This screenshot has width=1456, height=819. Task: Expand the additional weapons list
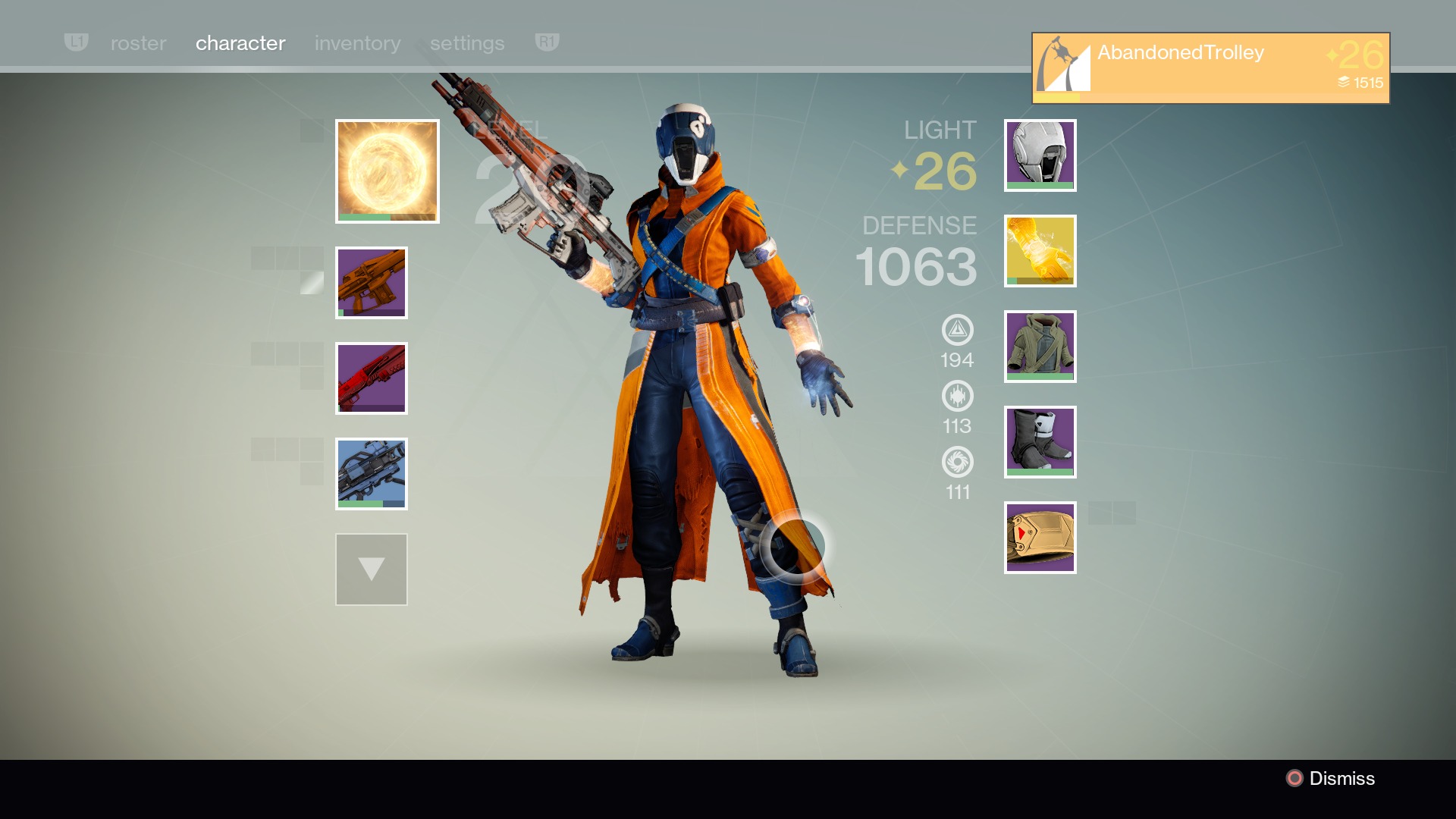pyautogui.click(x=371, y=569)
